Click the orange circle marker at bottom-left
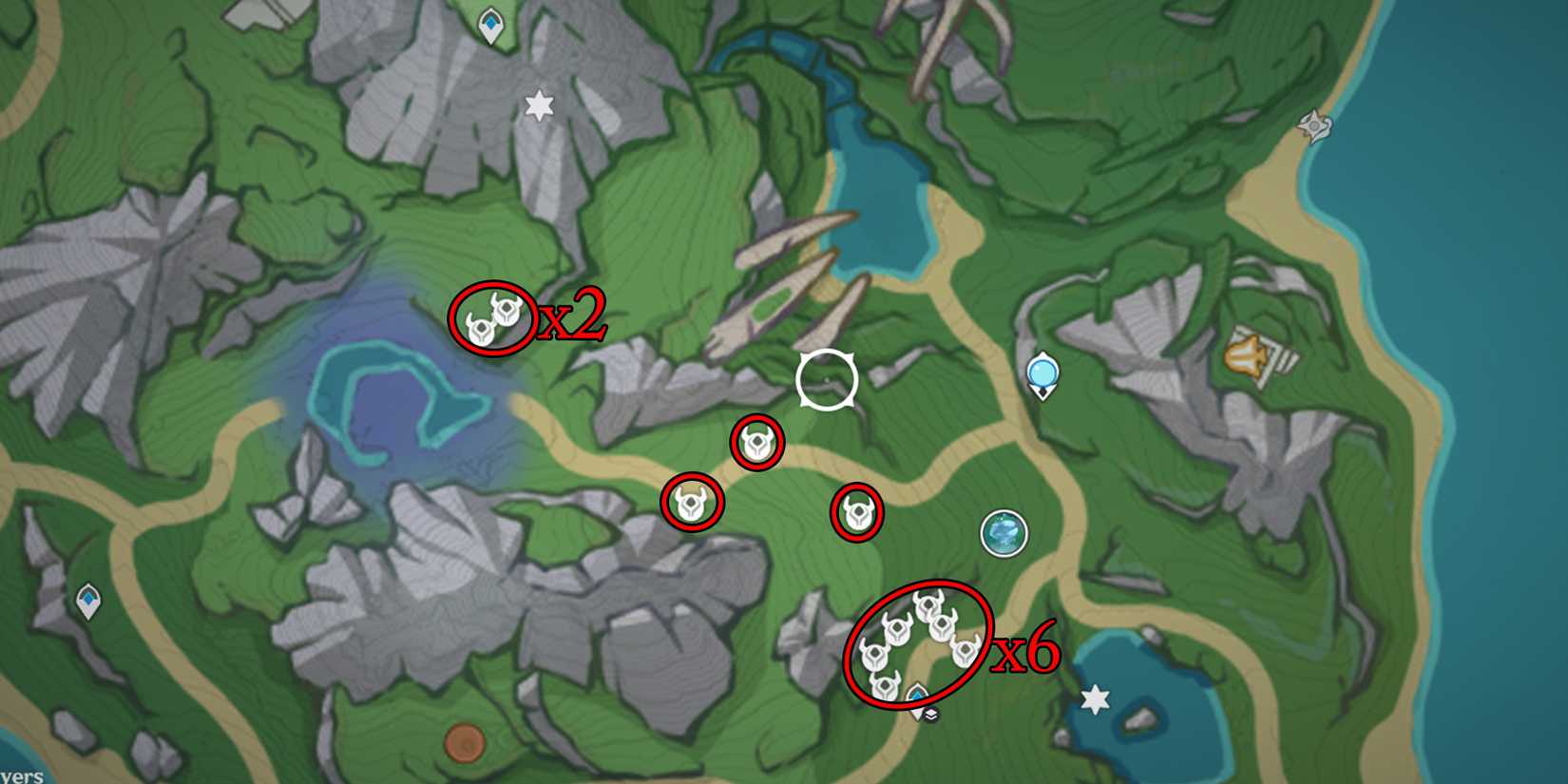Image resolution: width=1568 pixels, height=784 pixels. (x=465, y=744)
